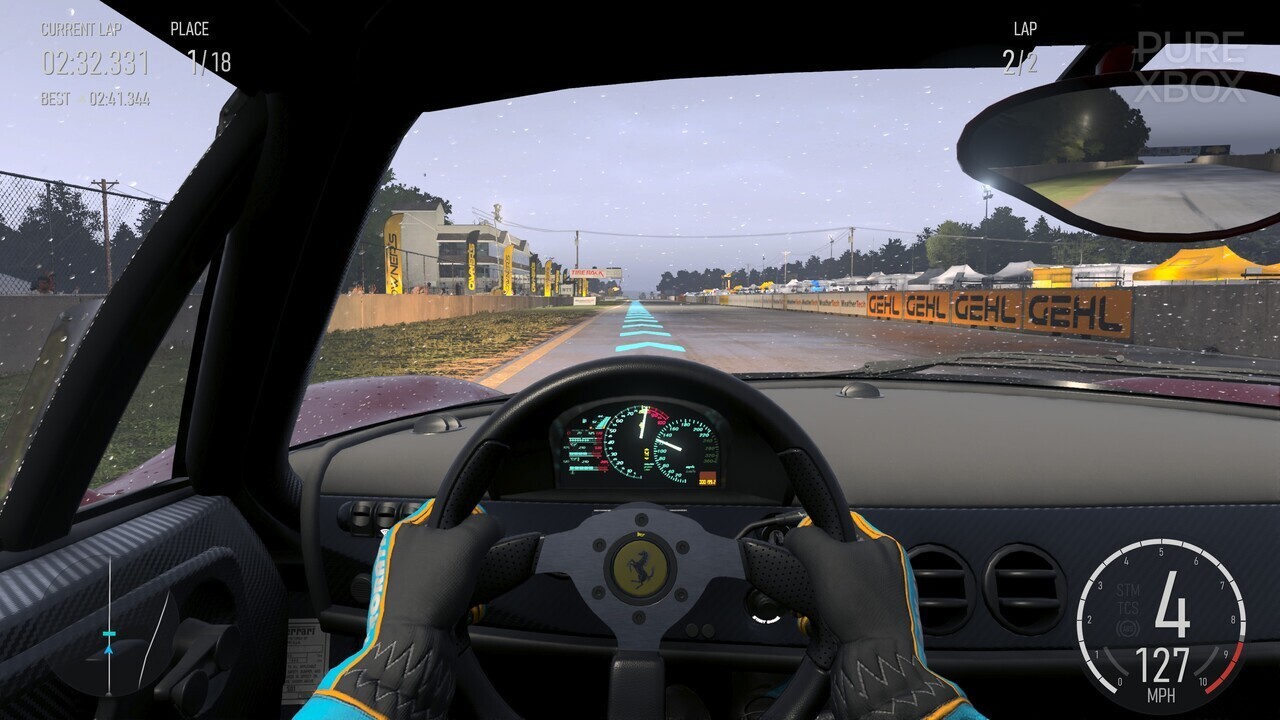The width and height of the screenshot is (1280, 720).
Task: Select the STM stability indicator on speedometer
Action: coord(1128,589)
